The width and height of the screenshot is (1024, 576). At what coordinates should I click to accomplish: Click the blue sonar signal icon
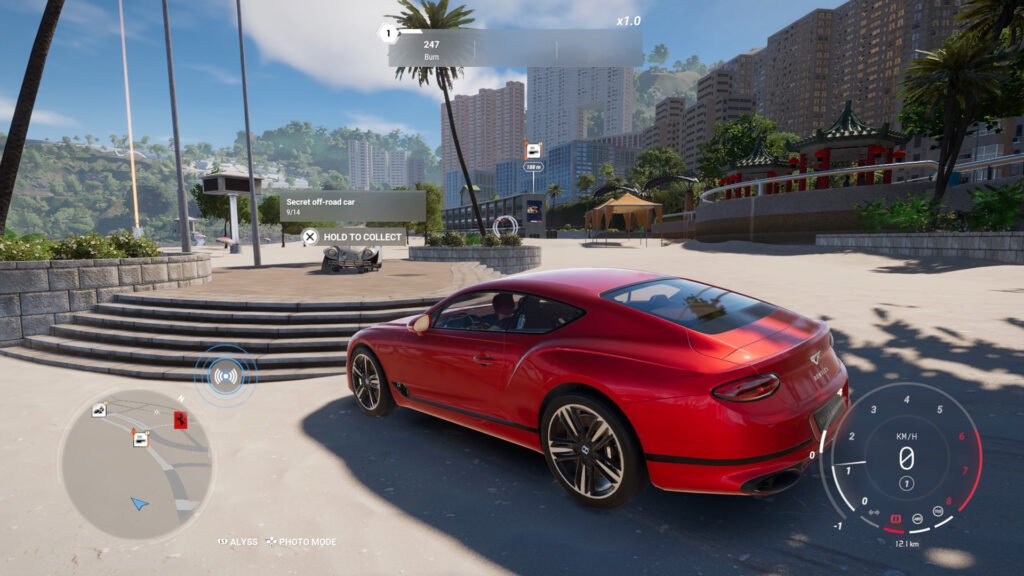pos(226,377)
